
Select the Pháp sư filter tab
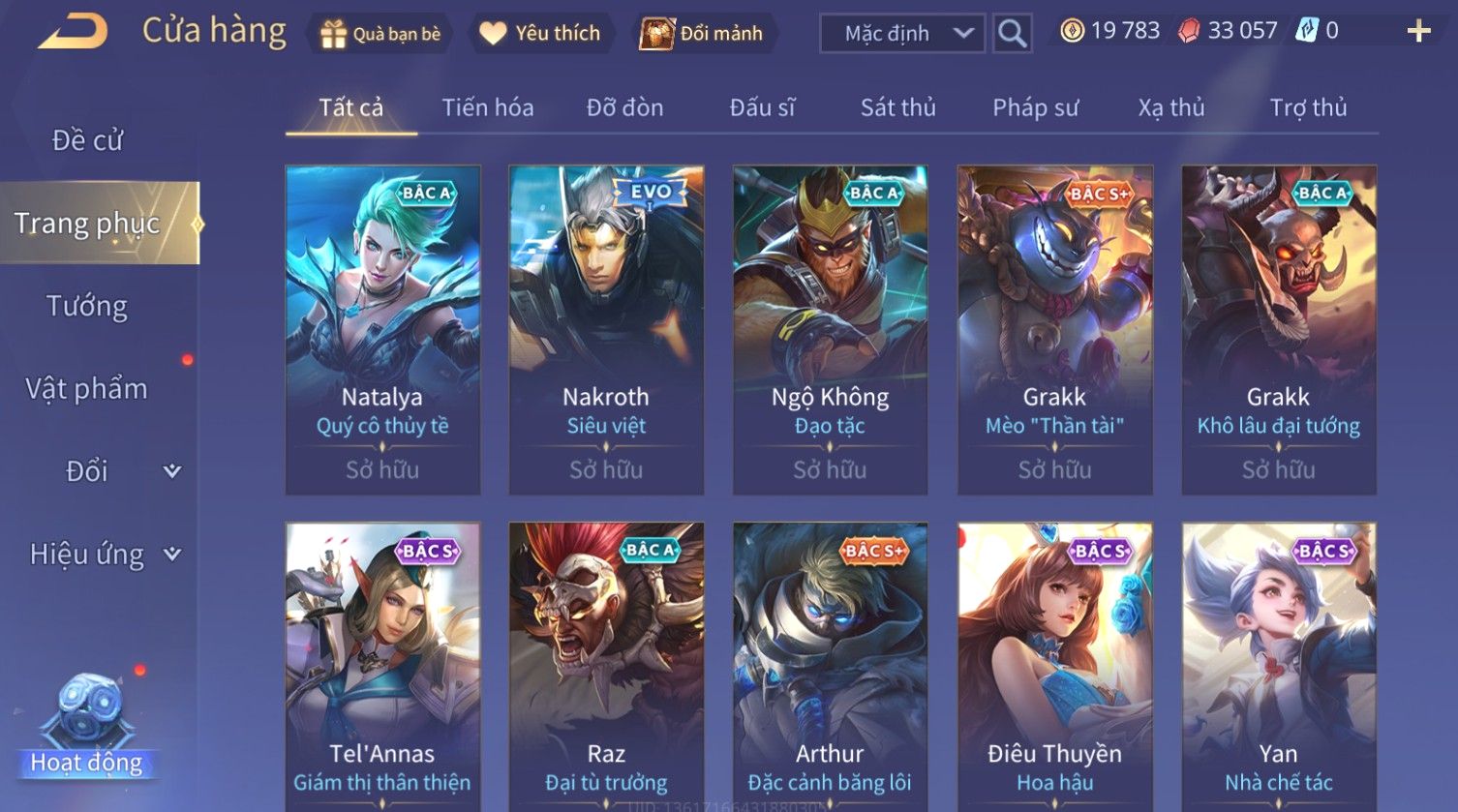pyautogui.click(x=1035, y=107)
